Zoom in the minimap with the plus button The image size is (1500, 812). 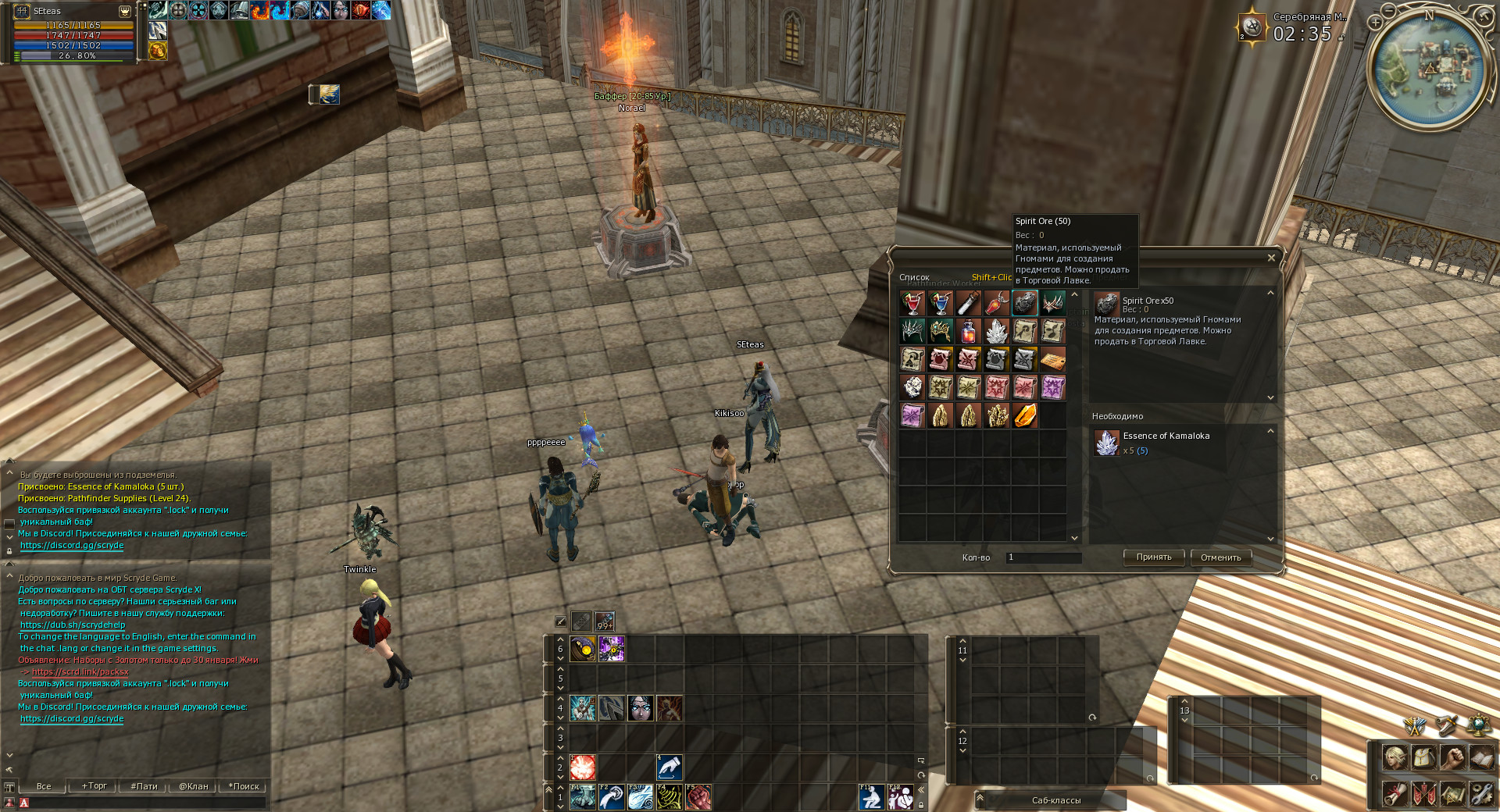pyautogui.click(x=1376, y=23)
